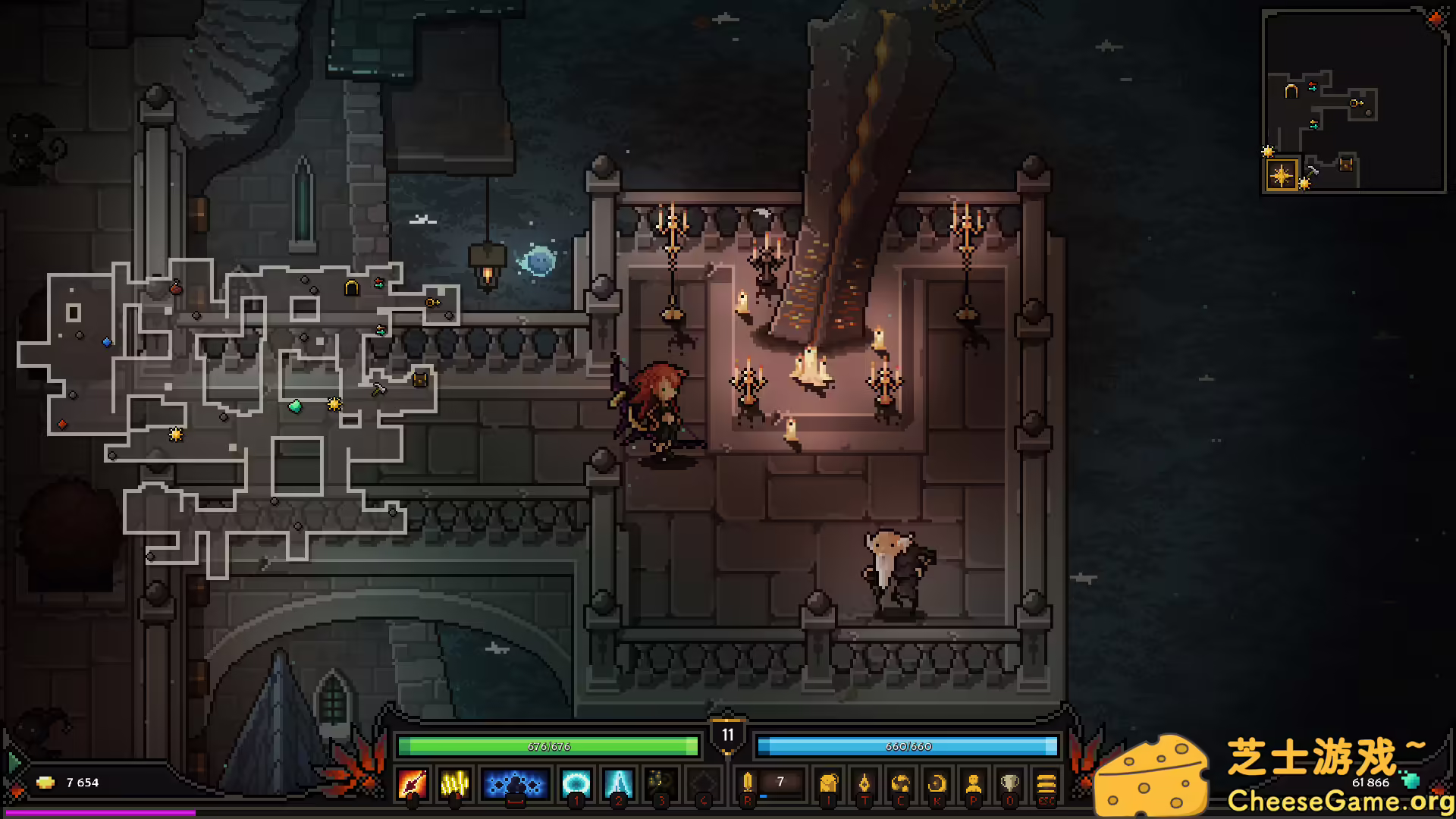The image size is (1456, 819).
Task: Select the dark swirling-sparks ability
Action: coord(661,783)
